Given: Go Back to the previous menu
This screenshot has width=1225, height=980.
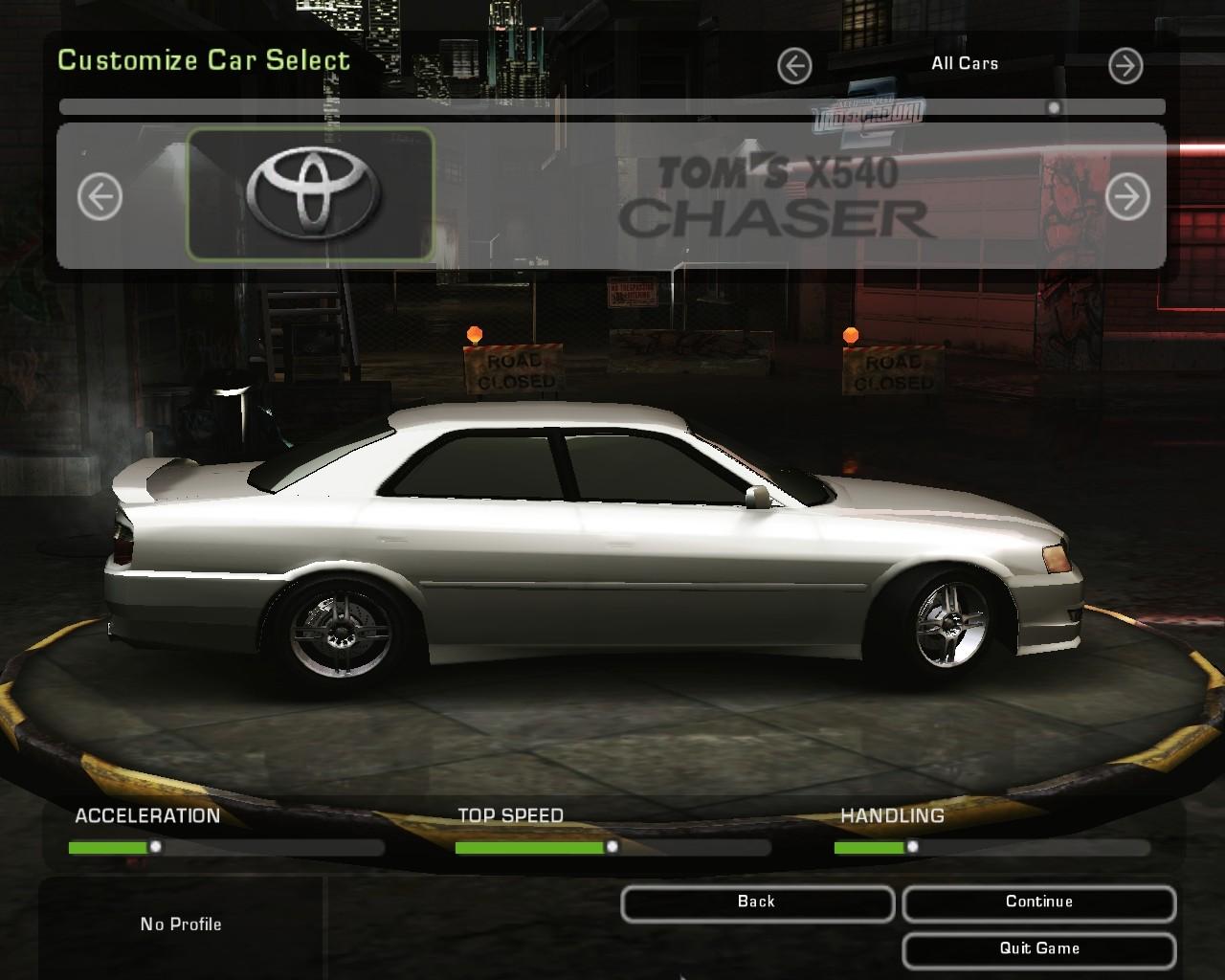Looking at the screenshot, I should coord(756,902).
